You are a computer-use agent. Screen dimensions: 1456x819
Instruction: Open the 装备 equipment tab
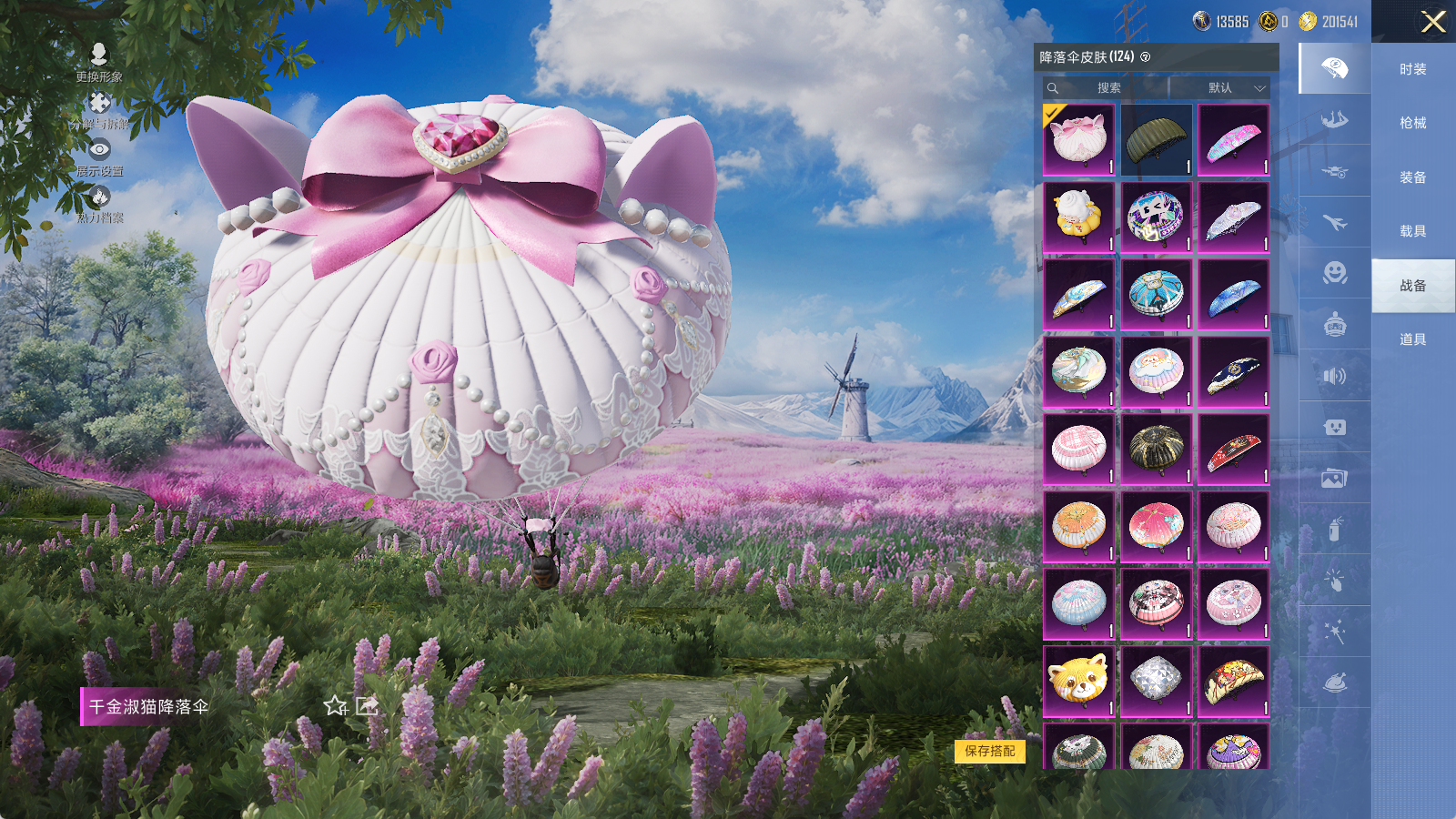click(1412, 177)
